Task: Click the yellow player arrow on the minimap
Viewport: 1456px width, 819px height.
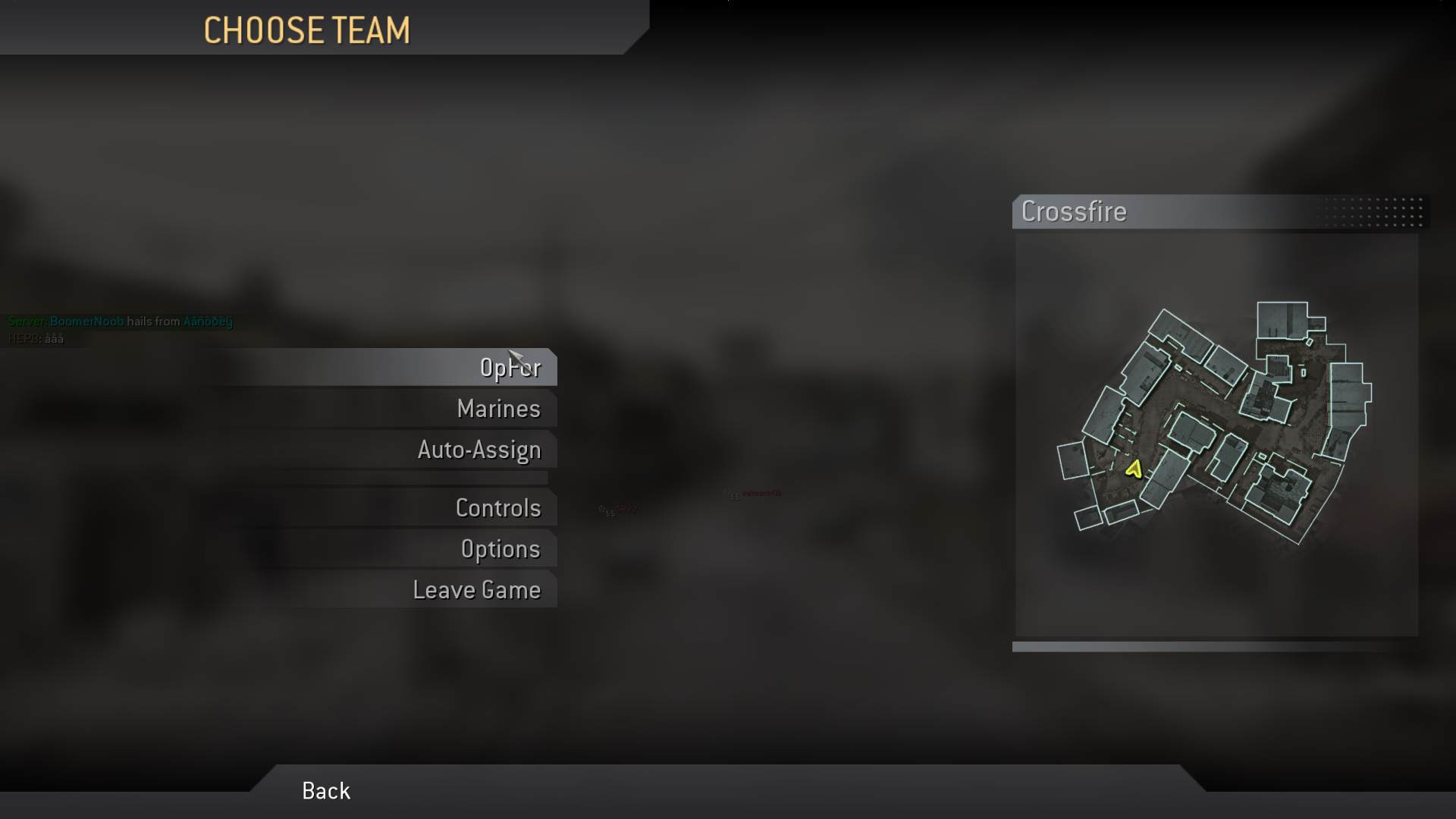Action: click(x=1135, y=471)
